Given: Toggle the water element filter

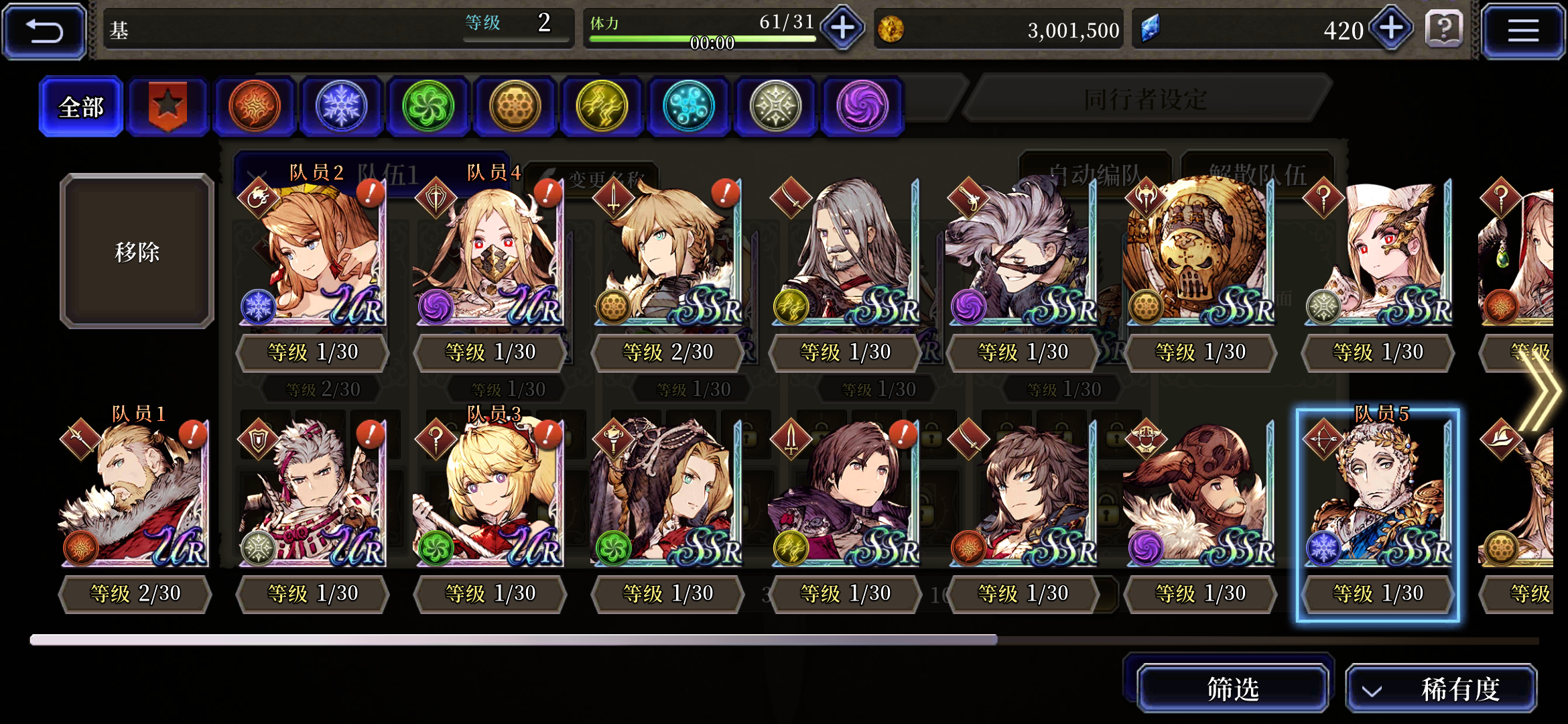Looking at the screenshot, I should pyautogui.click(x=689, y=106).
